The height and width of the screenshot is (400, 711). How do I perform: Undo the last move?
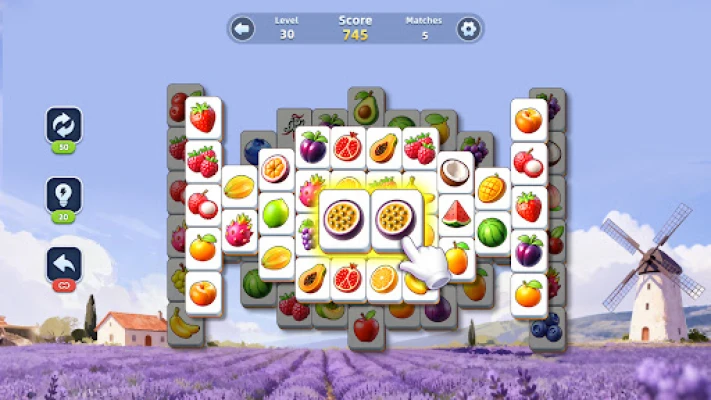64,265
